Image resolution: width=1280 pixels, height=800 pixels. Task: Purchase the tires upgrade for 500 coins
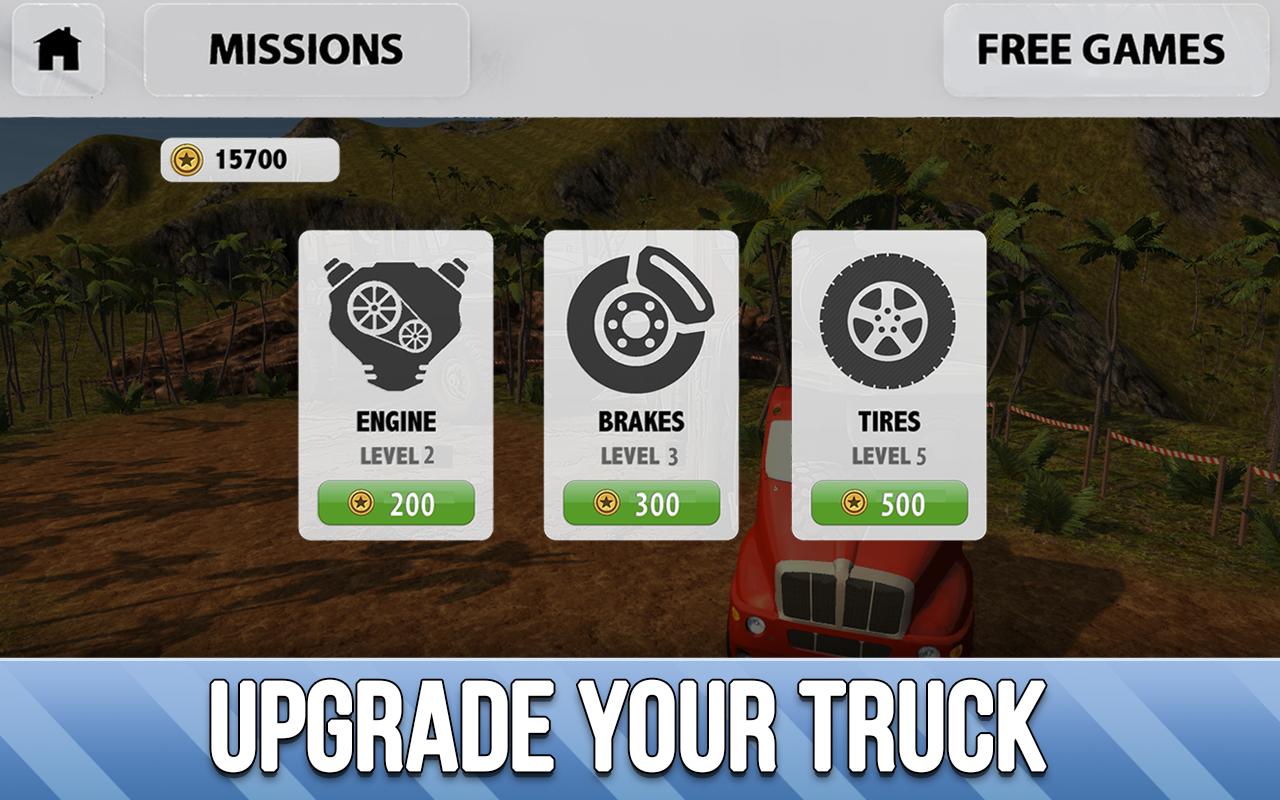click(889, 503)
